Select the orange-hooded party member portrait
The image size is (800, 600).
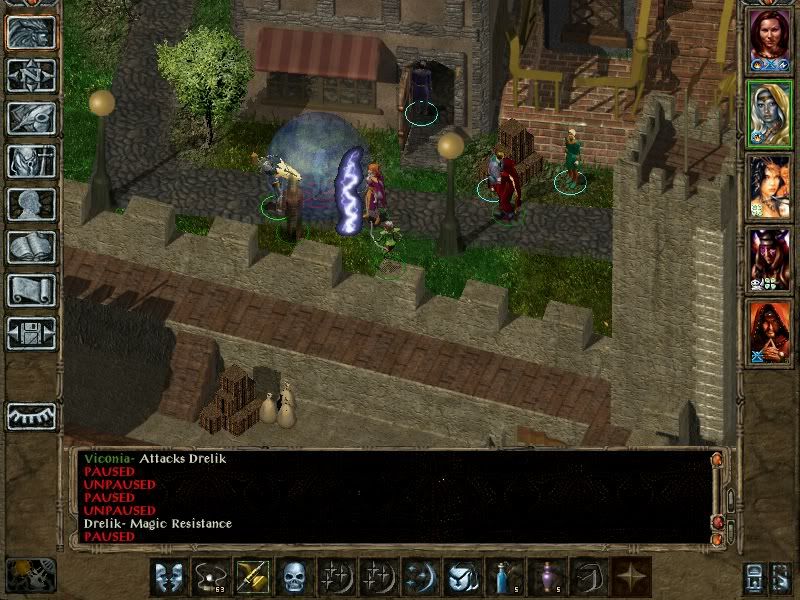(768, 332)
